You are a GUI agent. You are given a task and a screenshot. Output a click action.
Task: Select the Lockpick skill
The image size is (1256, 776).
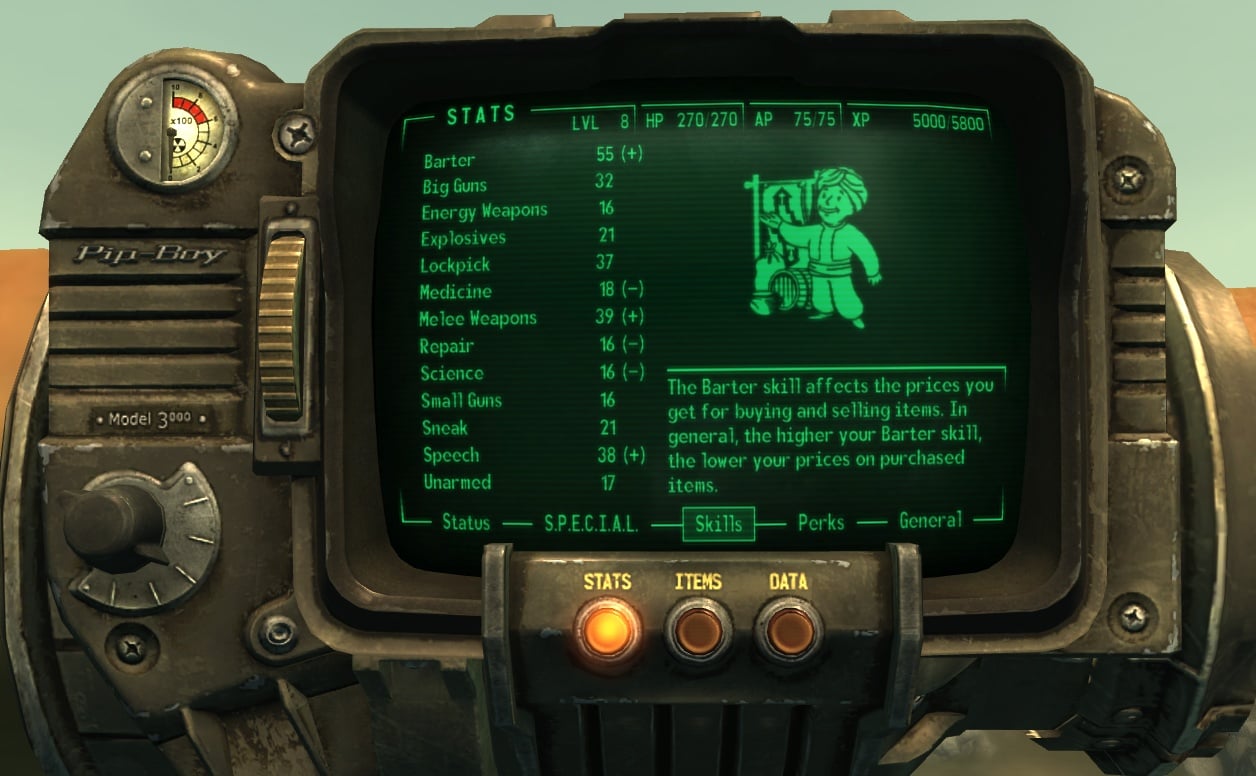[456, 265]
